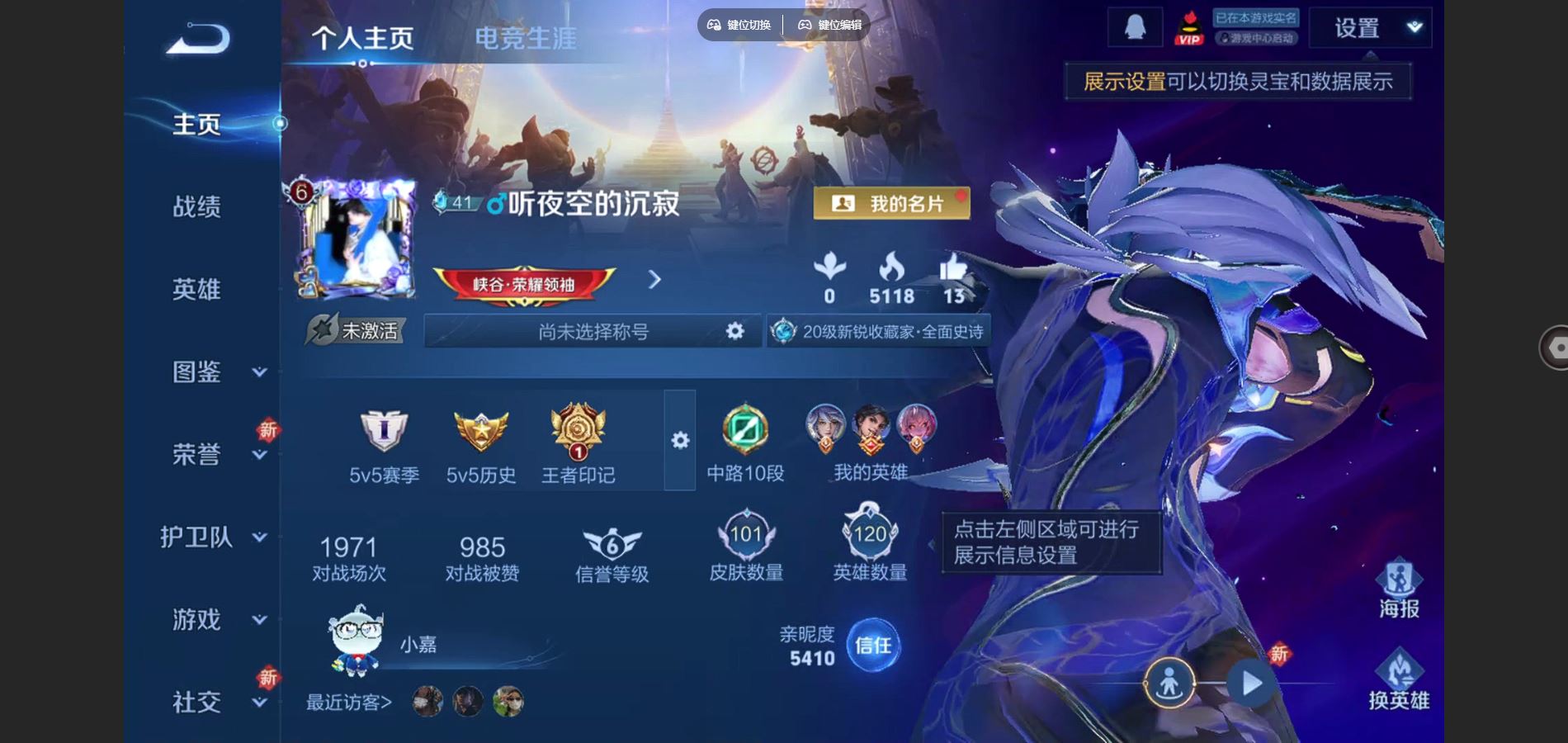
Task: Switch to the 电竞生涯 tab
Action: click(x=526, y=35)
